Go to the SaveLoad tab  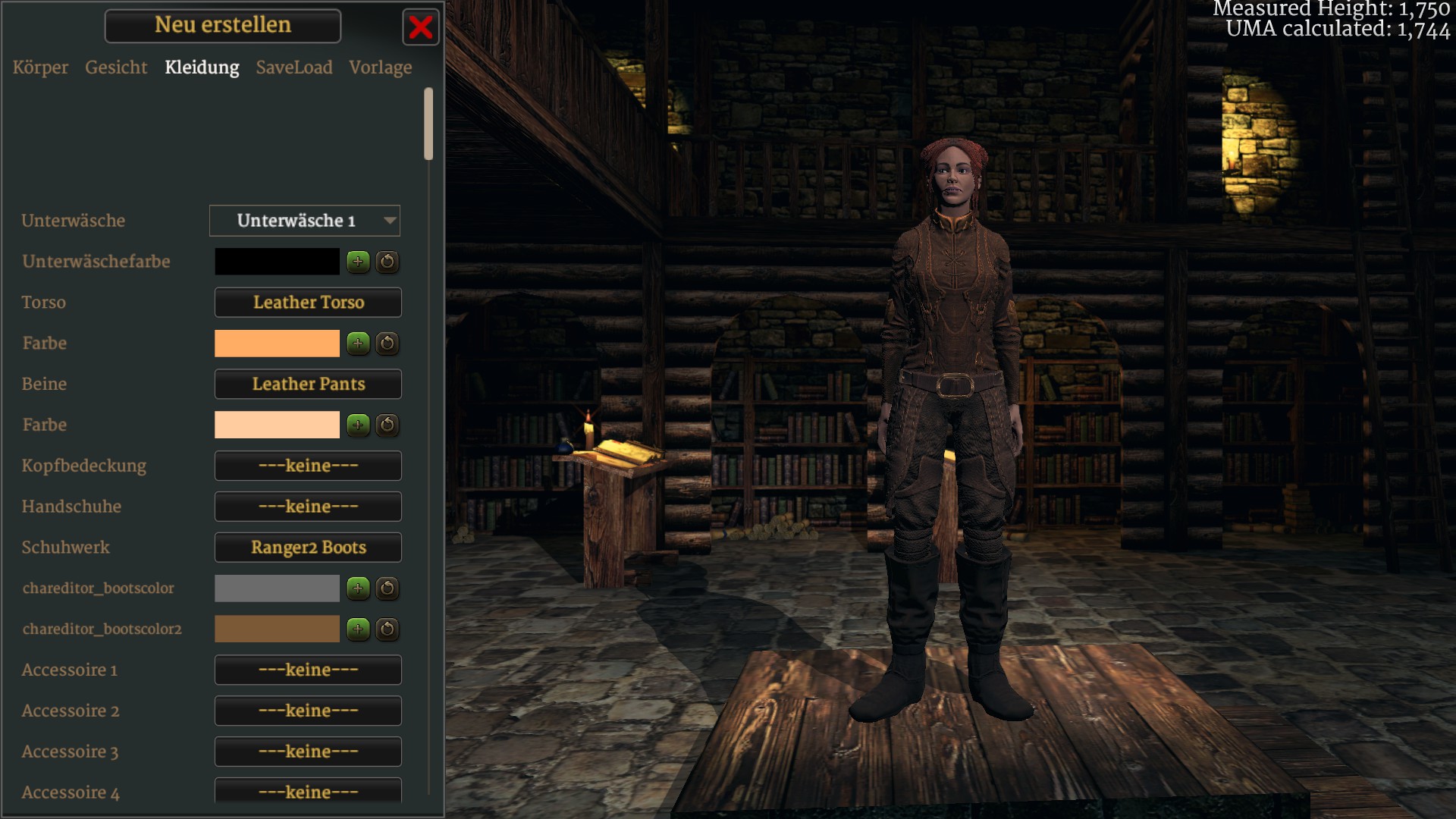[x=294, y=67]
